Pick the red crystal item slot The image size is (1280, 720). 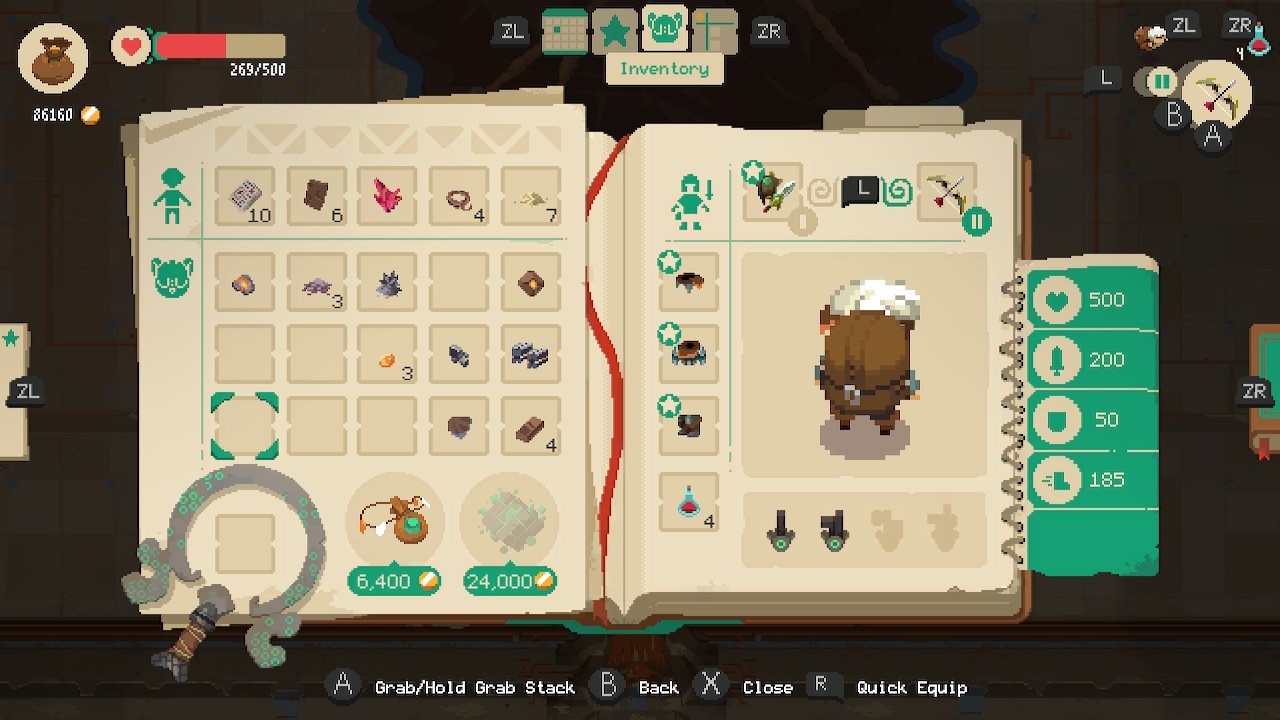(x=387, y=196)
